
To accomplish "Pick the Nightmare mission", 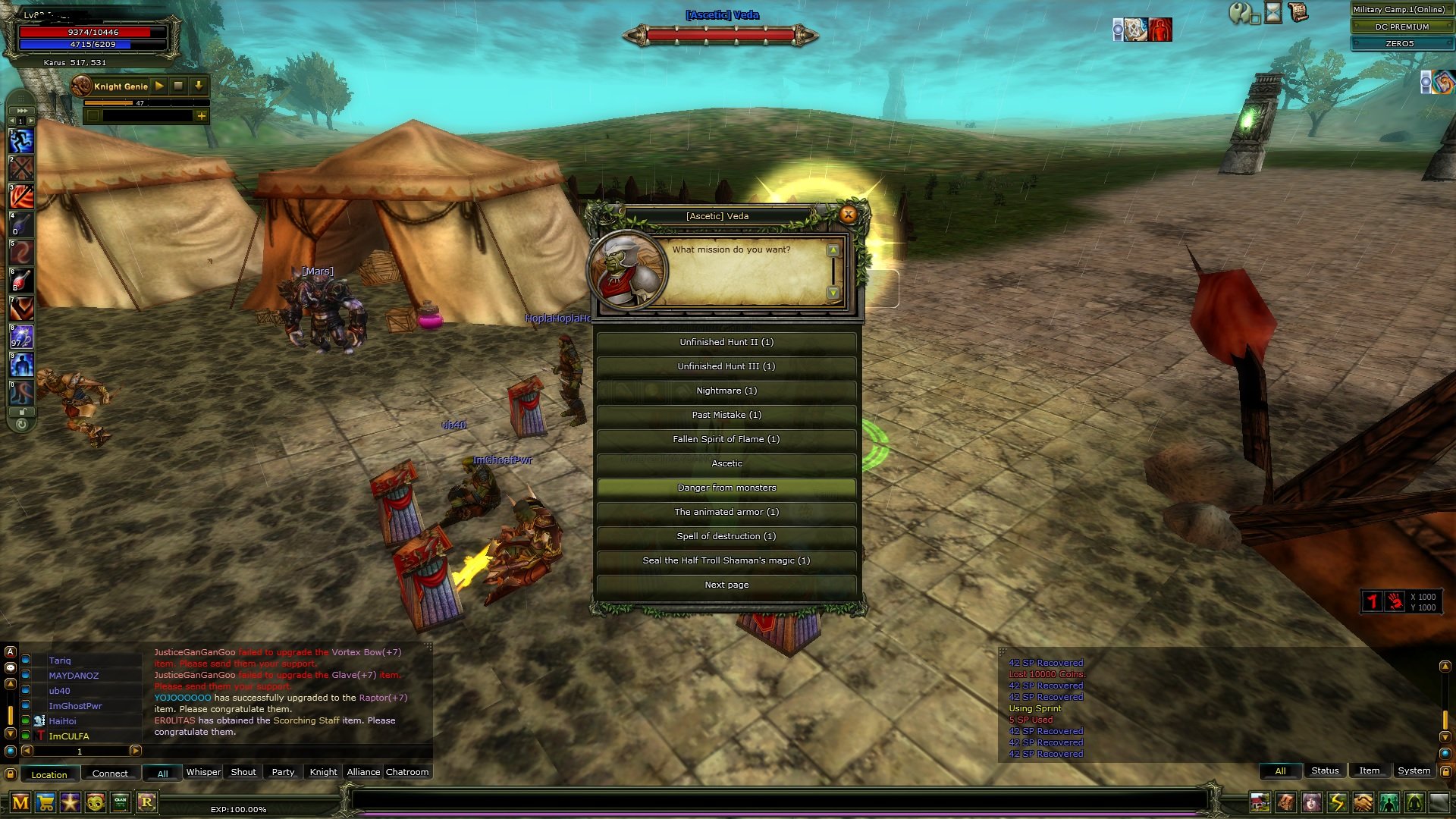I will 726,391.
